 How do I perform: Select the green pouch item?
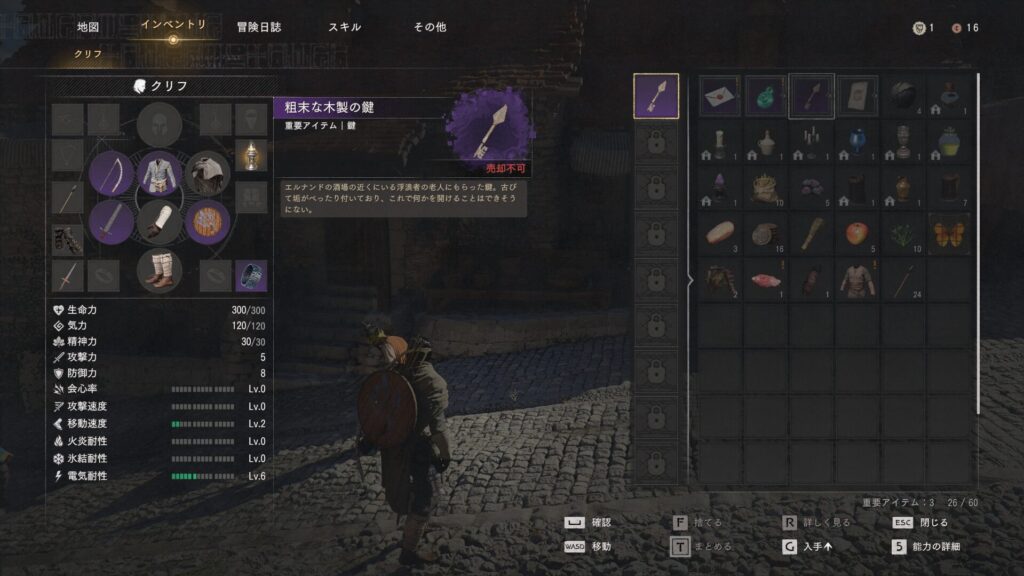[x=766, y=96]
